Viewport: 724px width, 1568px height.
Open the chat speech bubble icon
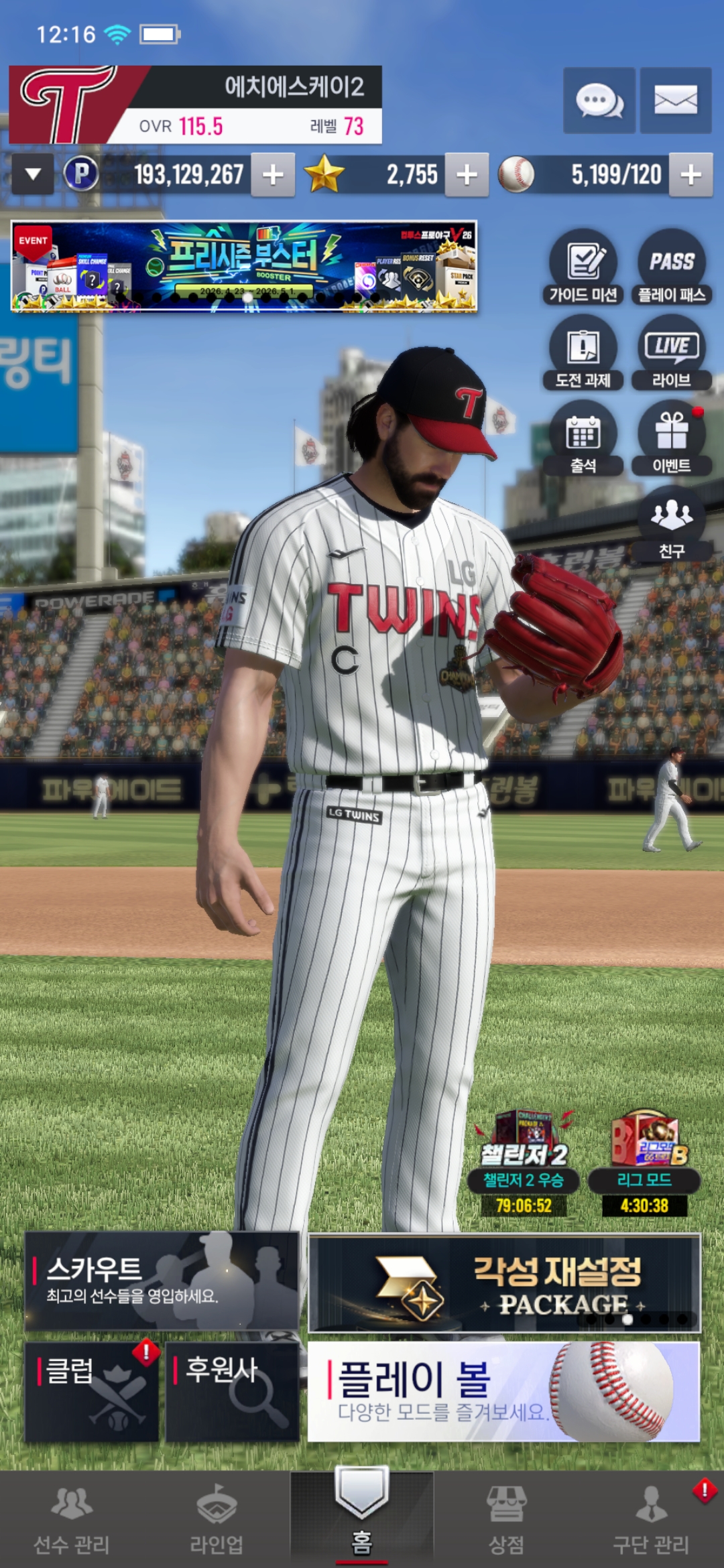click(x=599, y=101)
